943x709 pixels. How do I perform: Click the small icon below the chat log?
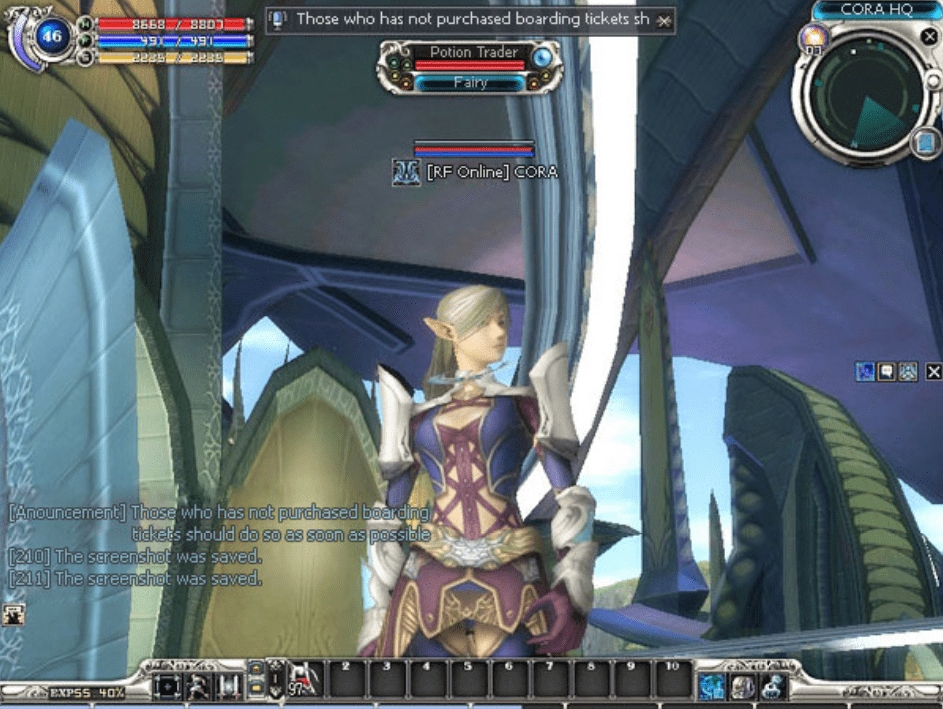pos(15,613)
